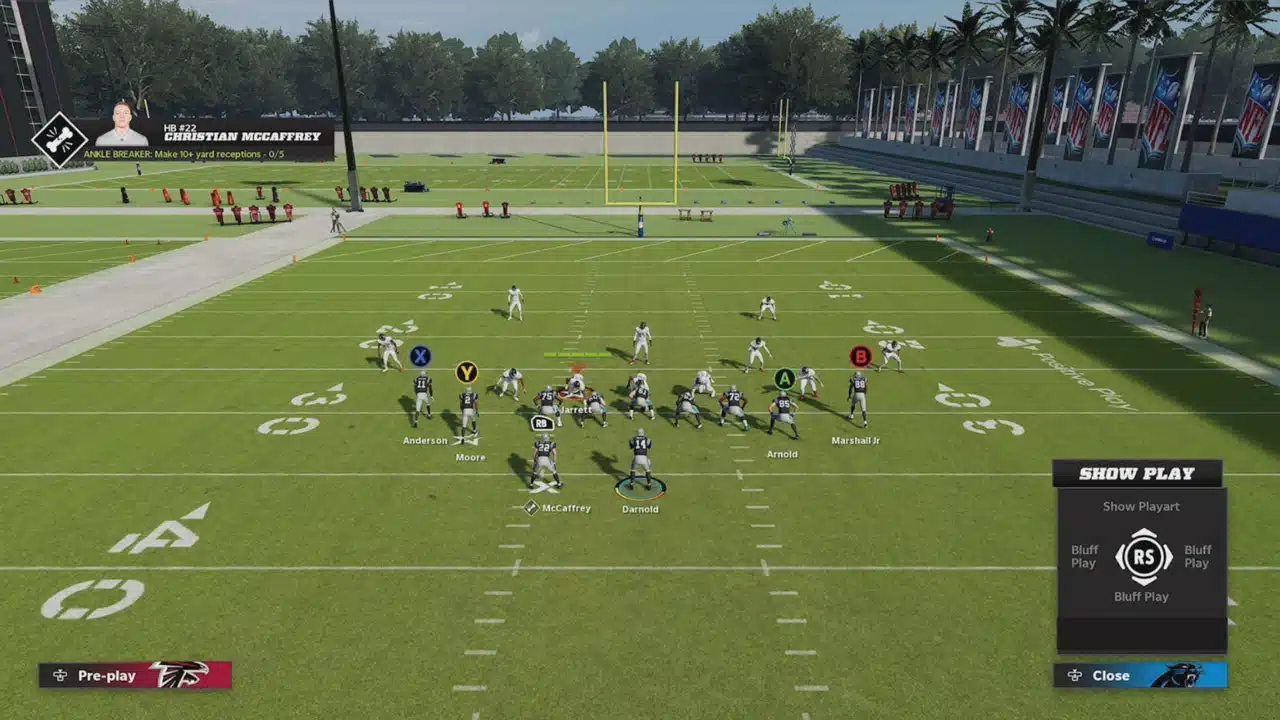
Task: Pick the Marshall Jr receiver label
Action: [x=856, y=440]
